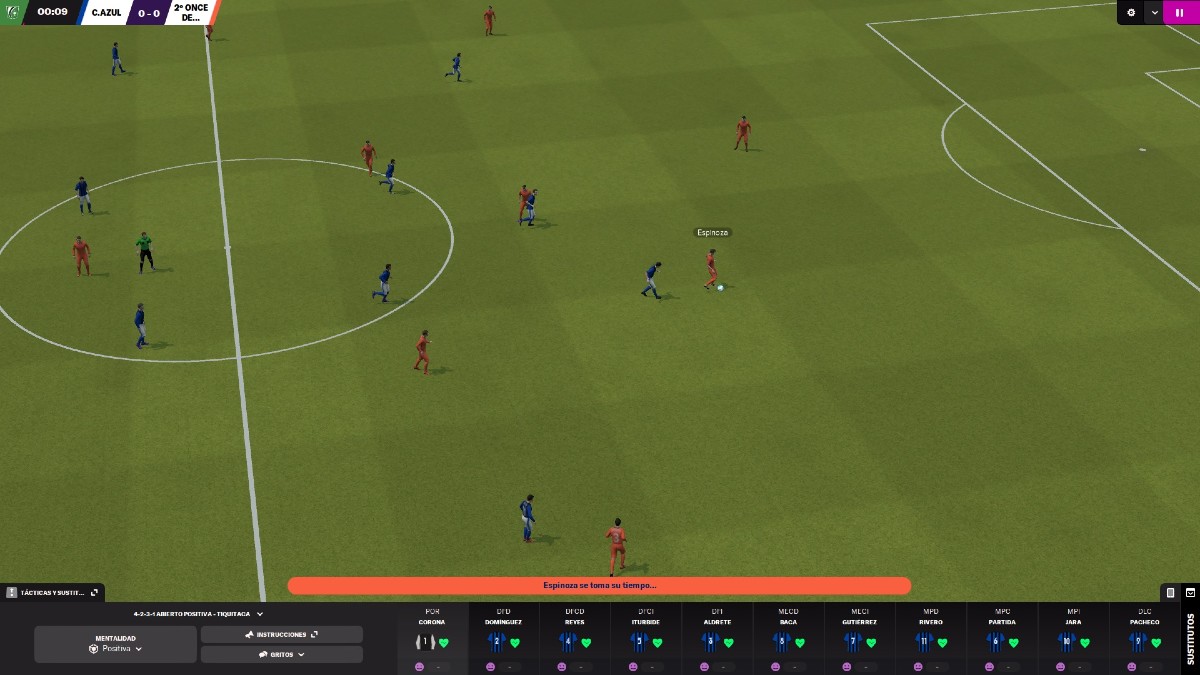Pick Jara's player card

click(1073, 637)
